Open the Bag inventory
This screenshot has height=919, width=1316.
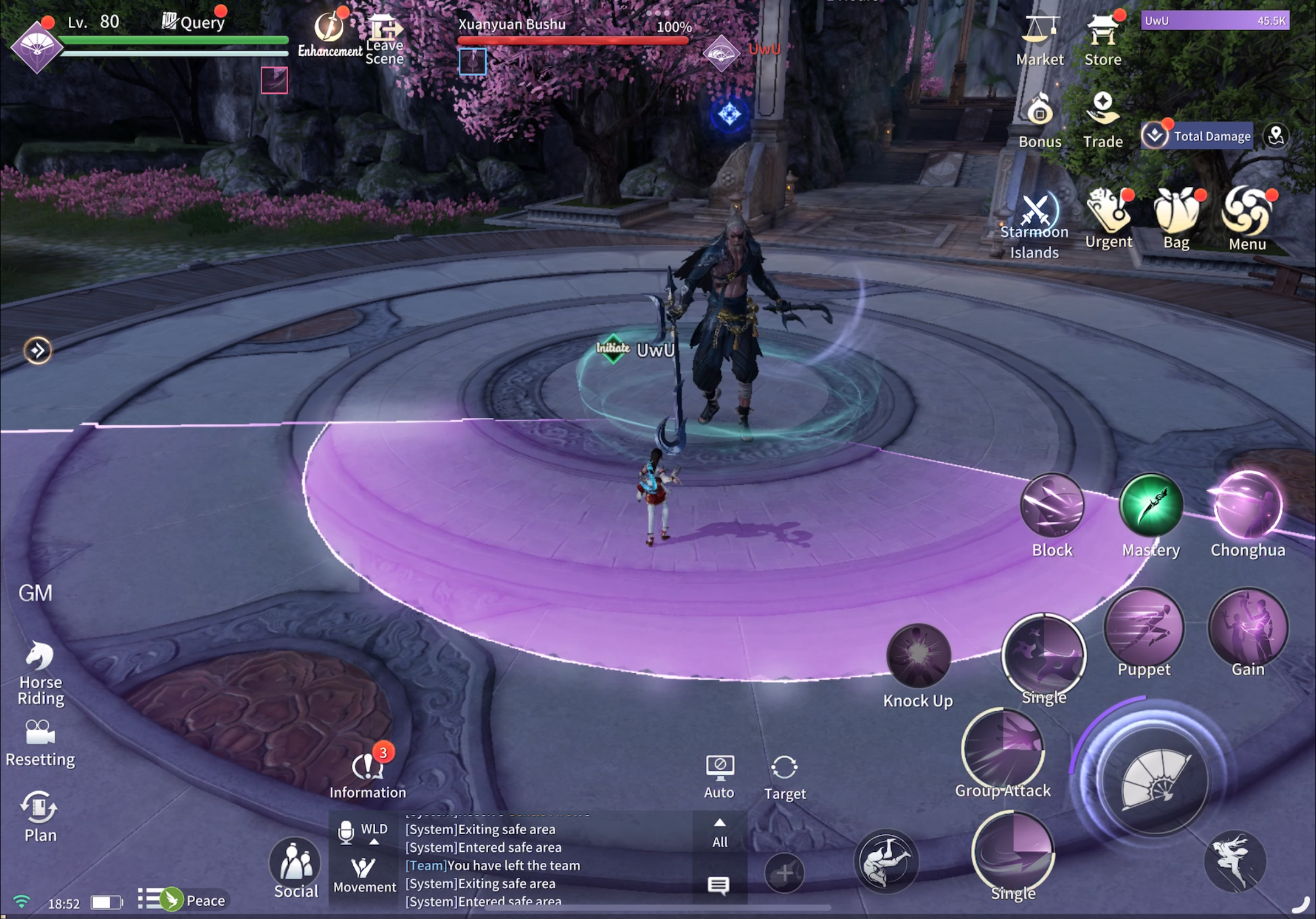click(x=1176, y=213)
